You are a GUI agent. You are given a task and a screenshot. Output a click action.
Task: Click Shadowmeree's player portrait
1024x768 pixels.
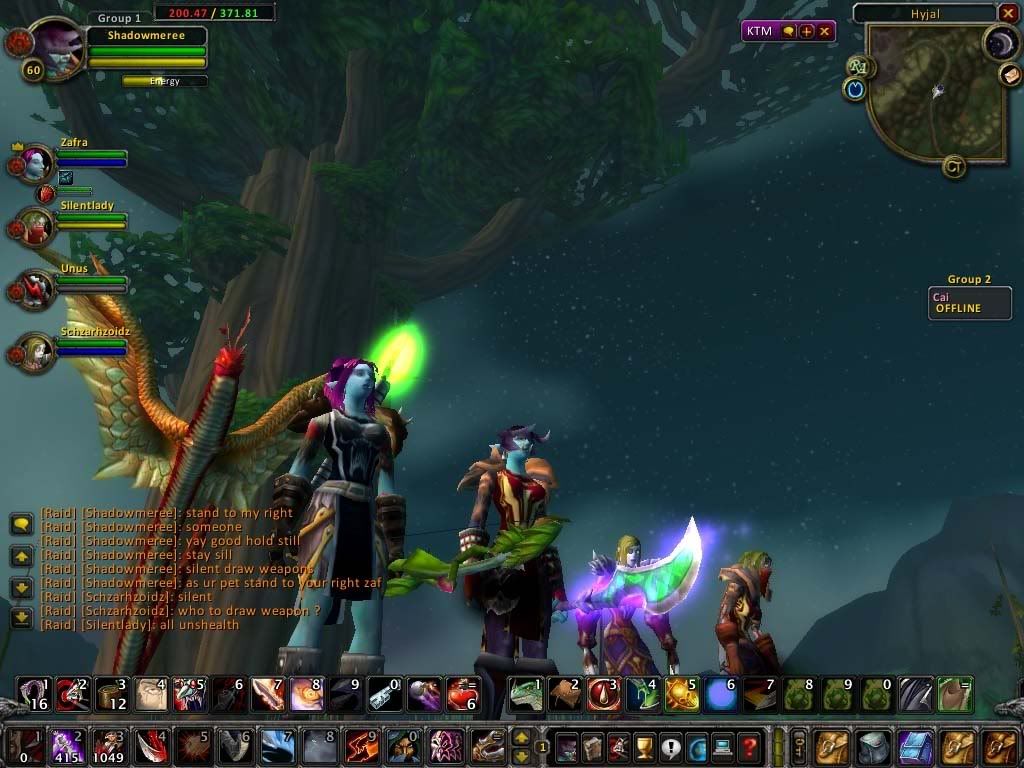point(56,46)
